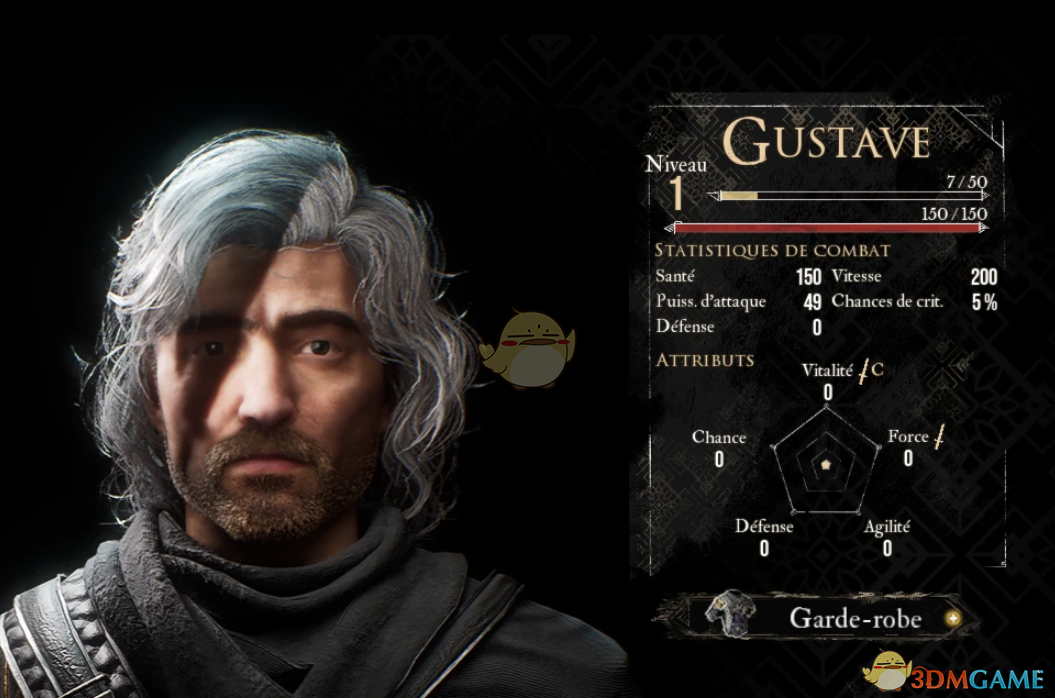
Task: Pick the Défense attribute on the pentagon chart
Action: [764, 526]
